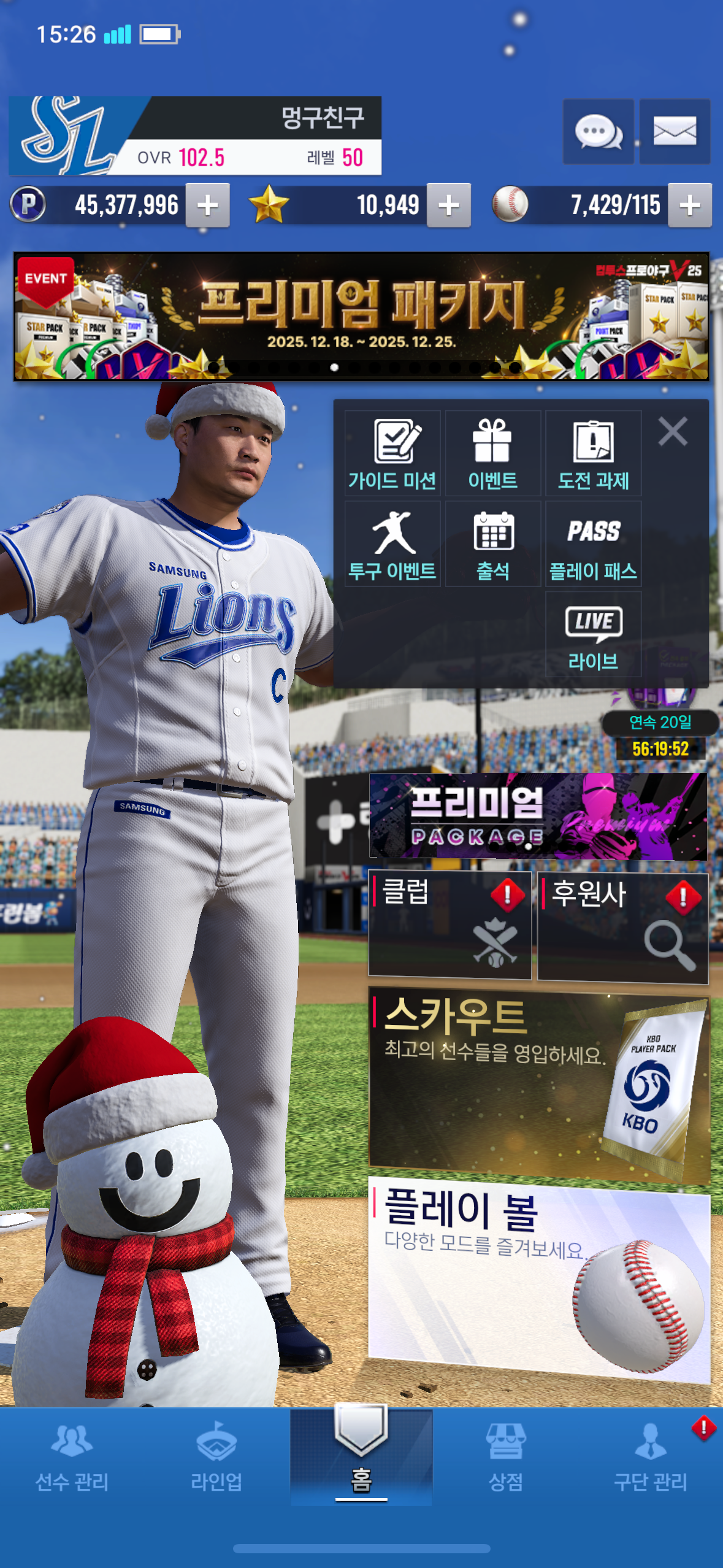
Task: Add more baseballs with plus button
Action: 690,206
